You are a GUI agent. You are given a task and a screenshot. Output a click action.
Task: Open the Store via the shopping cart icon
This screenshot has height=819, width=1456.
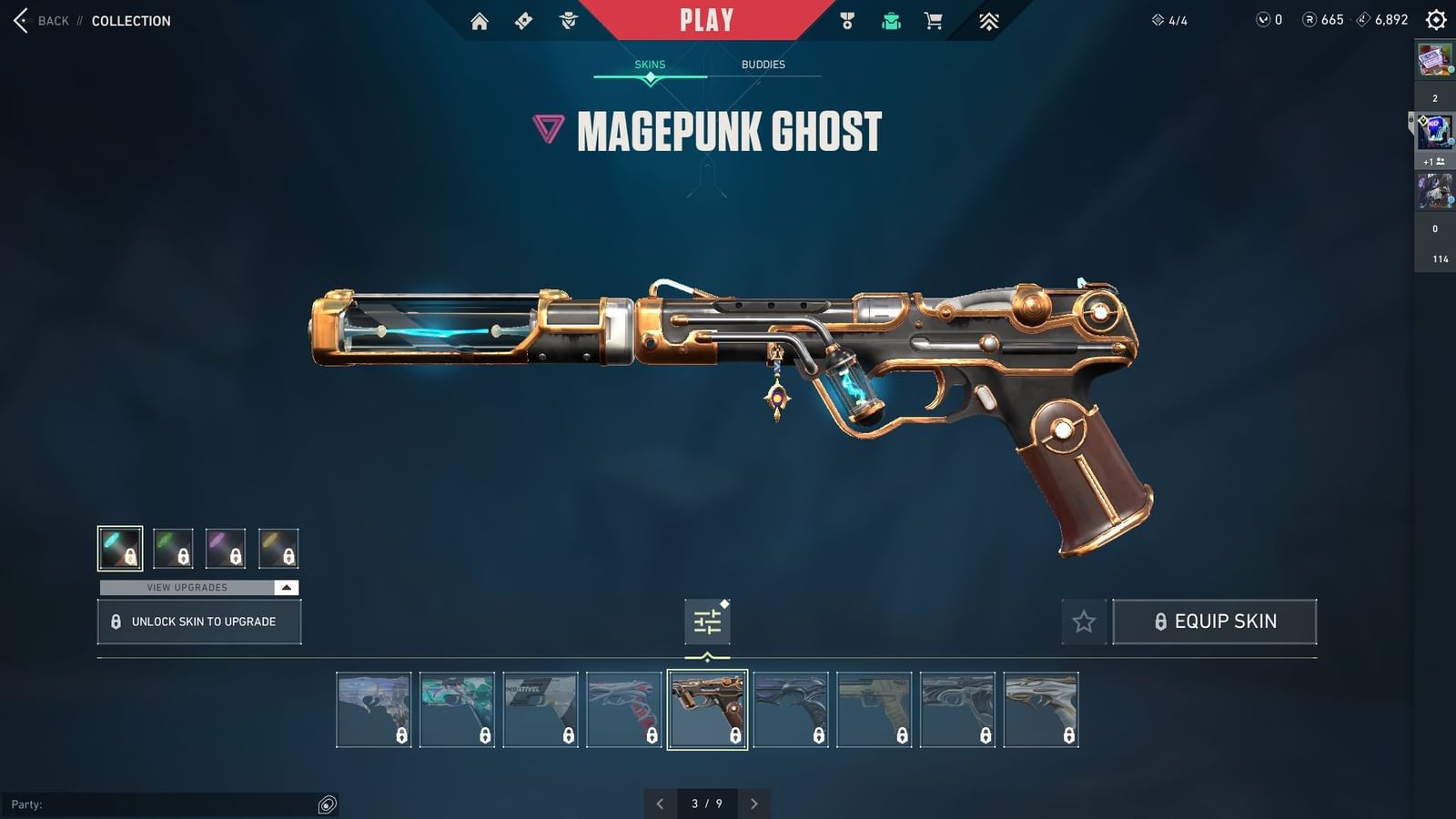point(934,20)
